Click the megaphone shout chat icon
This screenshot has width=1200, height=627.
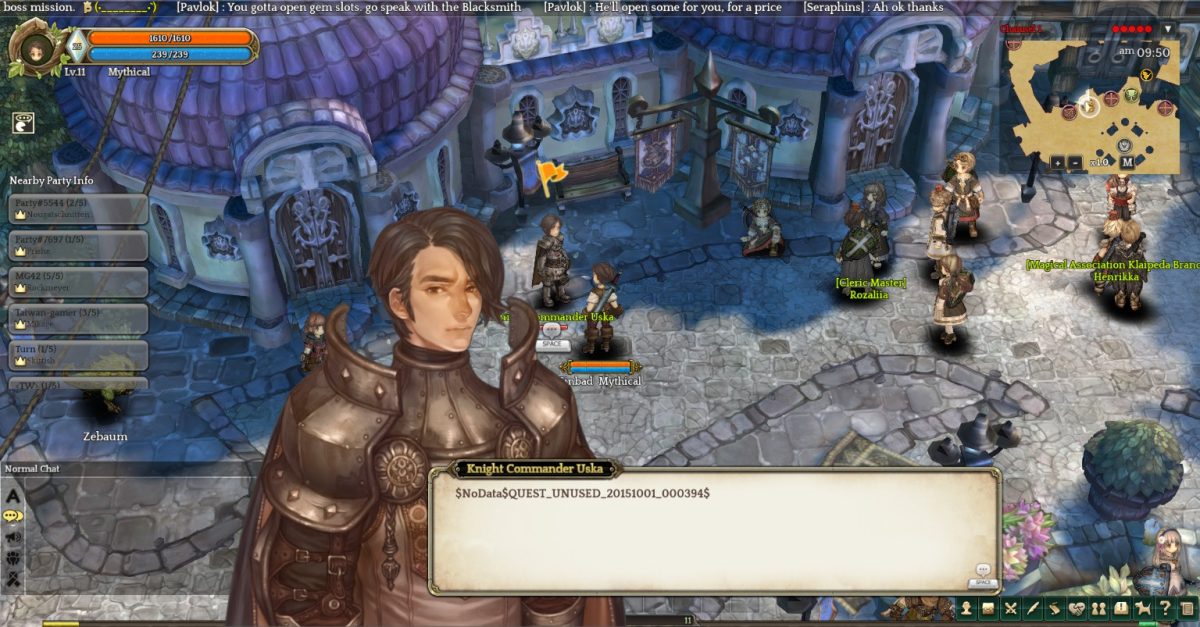click(x=13, y=537)
